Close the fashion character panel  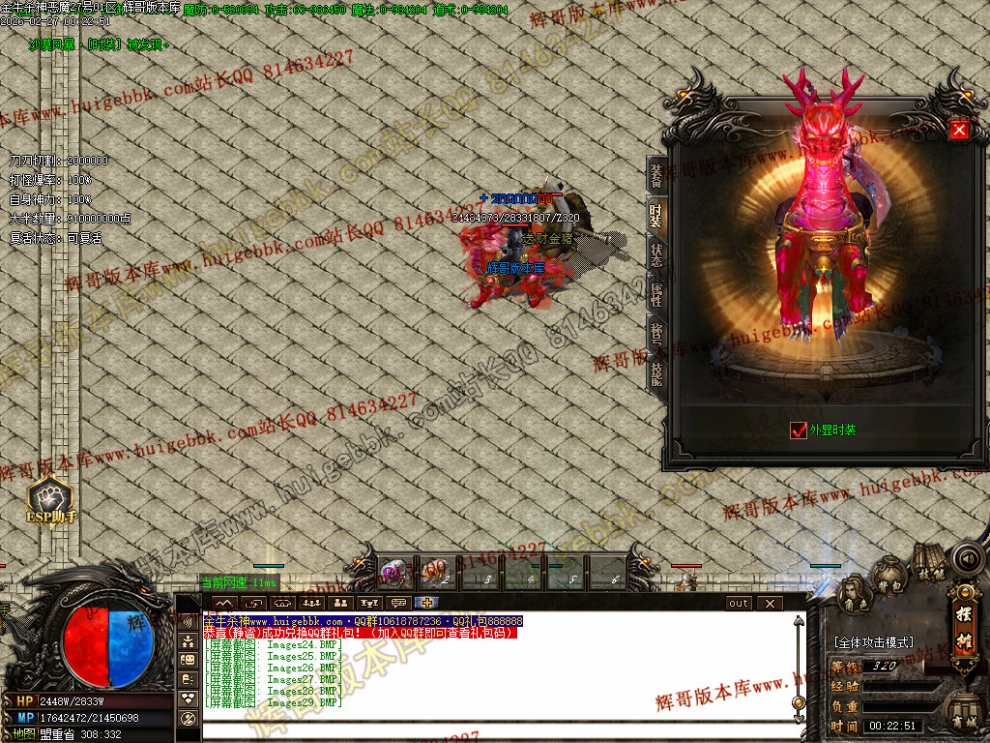pyautogui.click(x=959, y=130)
